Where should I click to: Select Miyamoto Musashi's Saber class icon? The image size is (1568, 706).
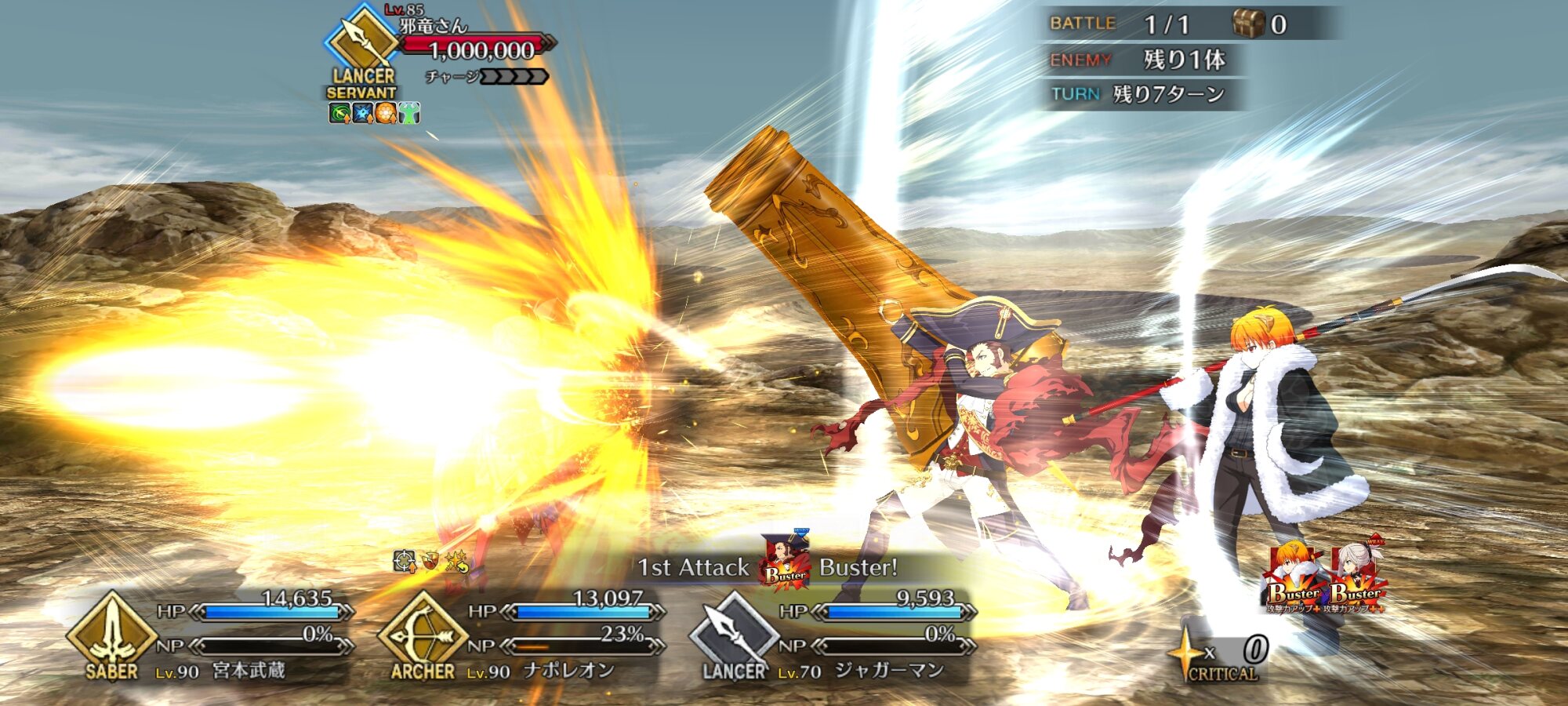[x=111, y=632]
